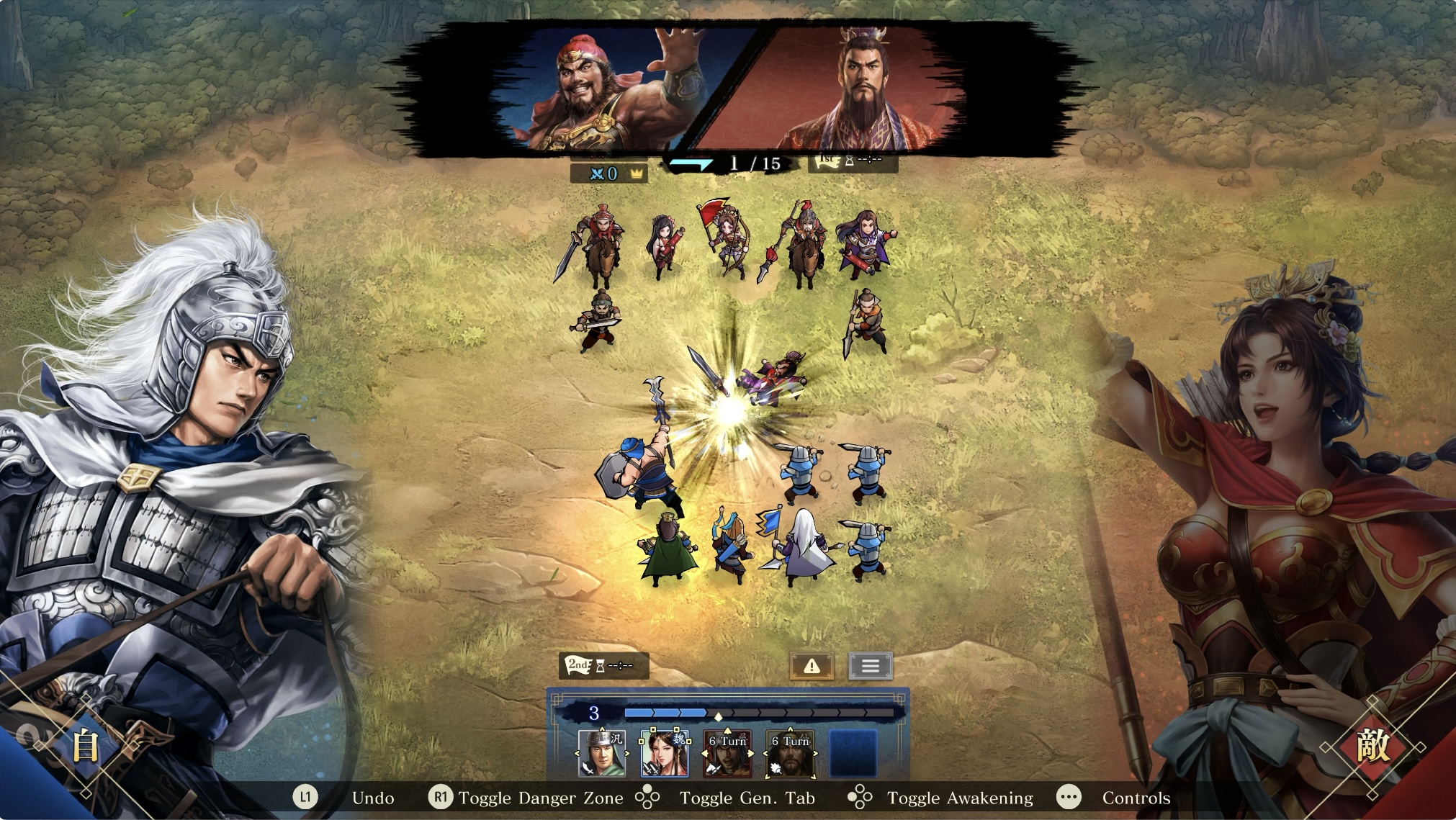Click Undo in the bottom control bar
The image size is (1456, 820).
pos(372,798)
